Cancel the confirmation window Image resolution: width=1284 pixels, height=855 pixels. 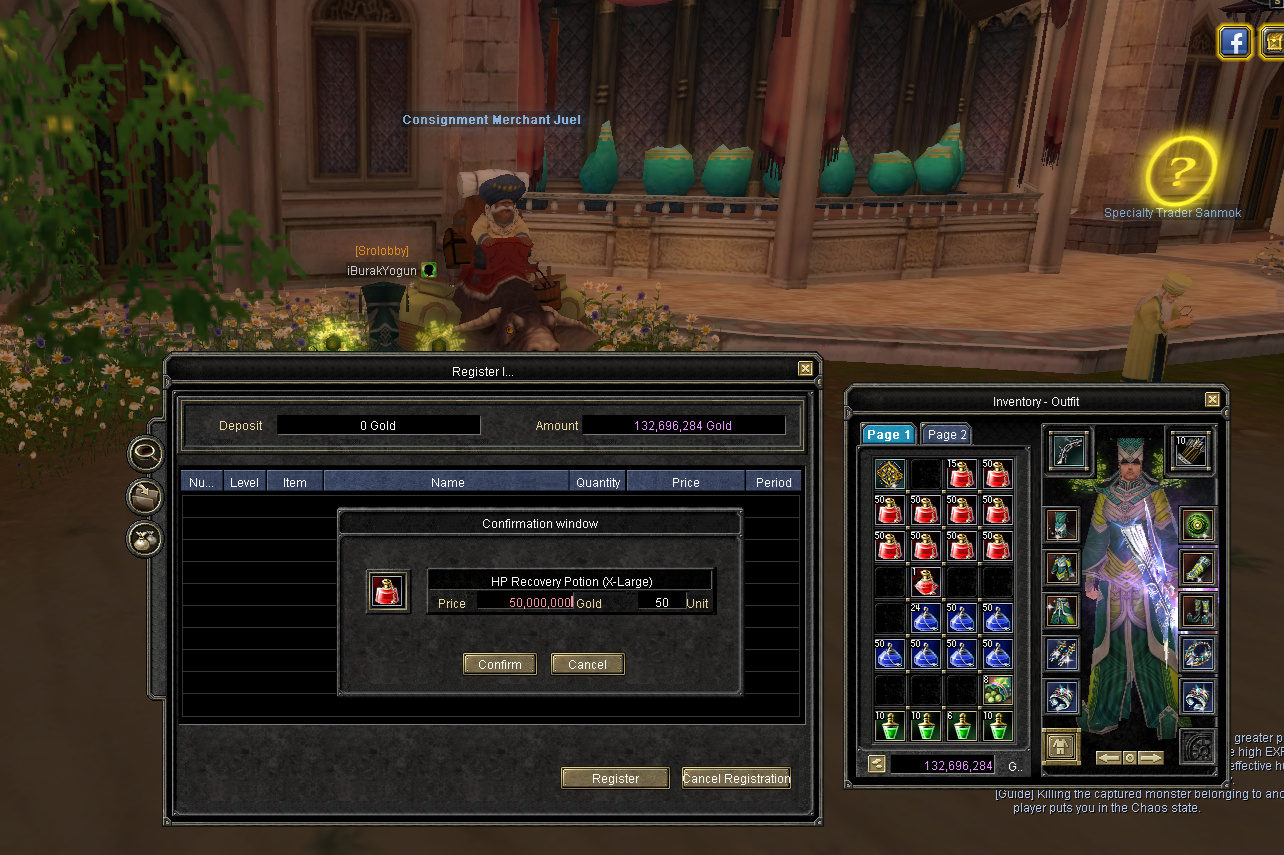587,664
